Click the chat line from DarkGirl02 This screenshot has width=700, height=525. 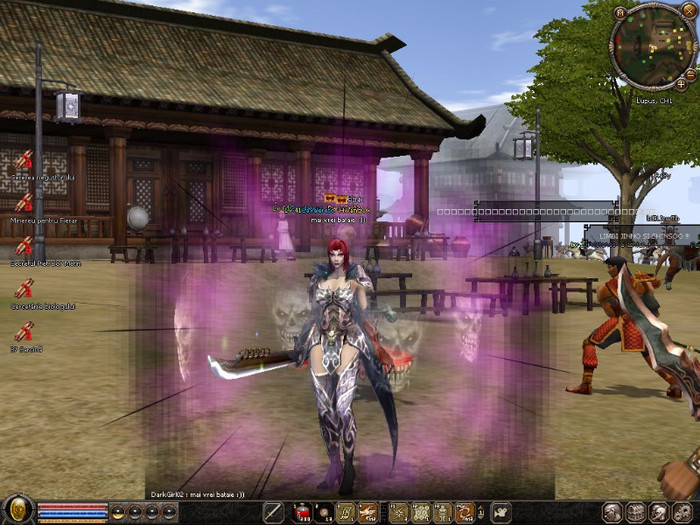[204, 494]
